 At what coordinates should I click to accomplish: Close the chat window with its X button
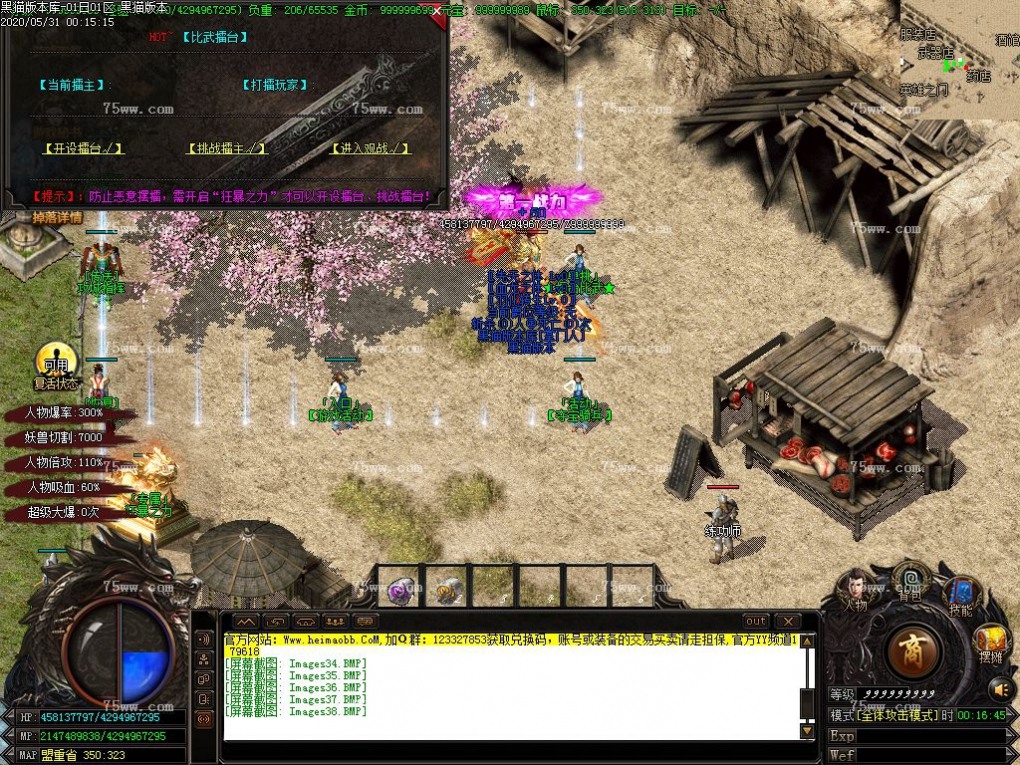(x=788, y=621)
